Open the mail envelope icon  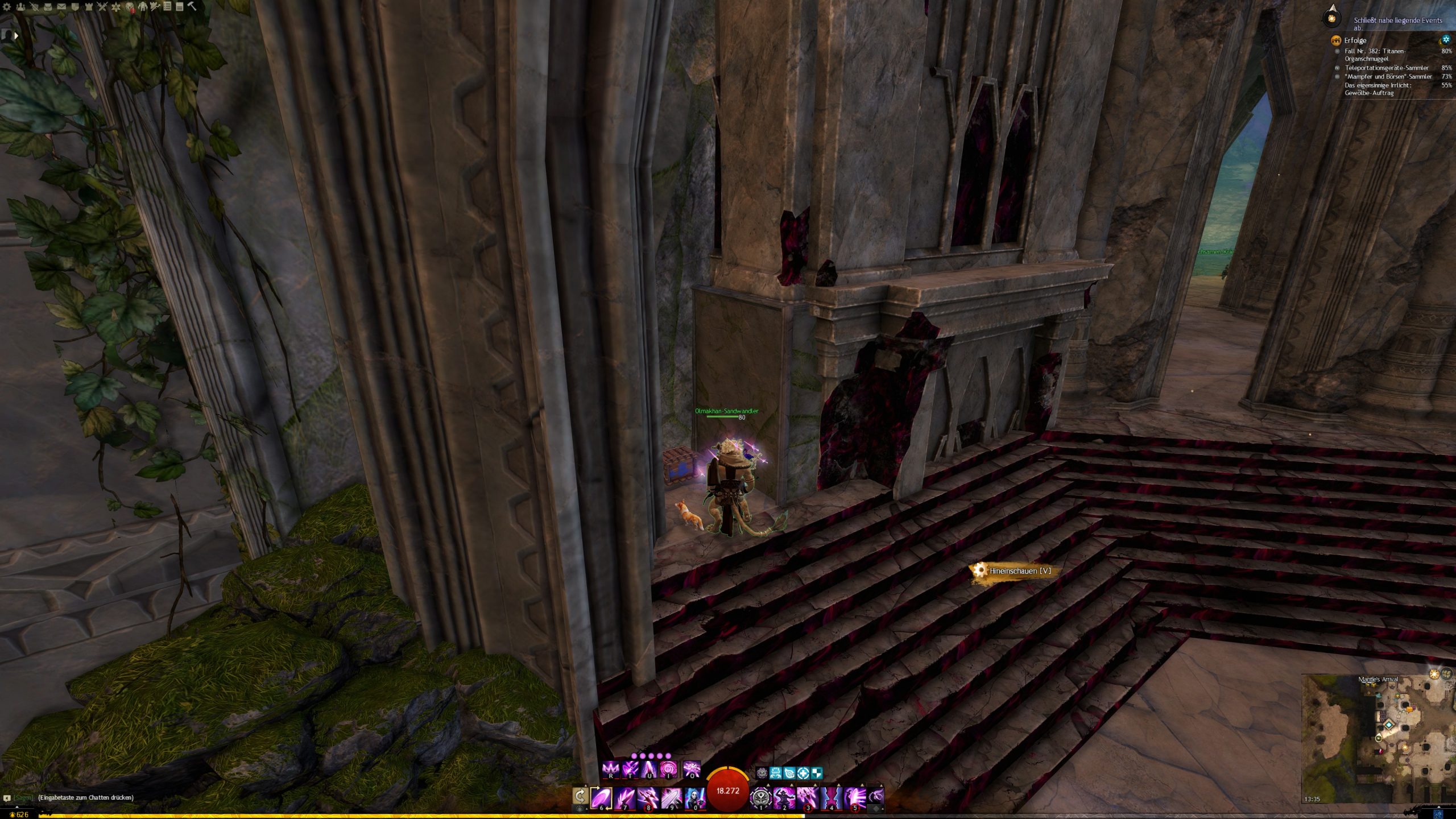61,7
